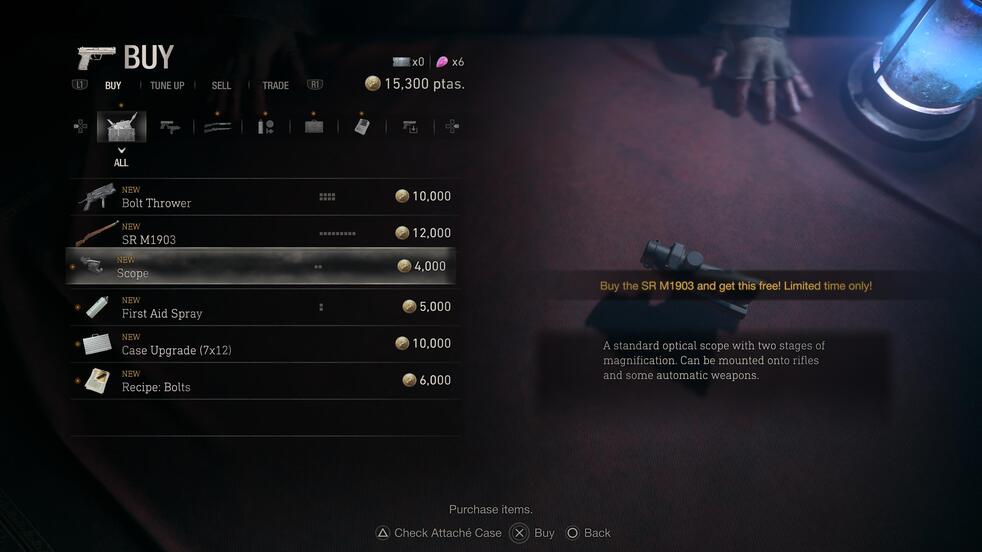
Task: Select the Scope item for 4,000
Action: (265, 267)
